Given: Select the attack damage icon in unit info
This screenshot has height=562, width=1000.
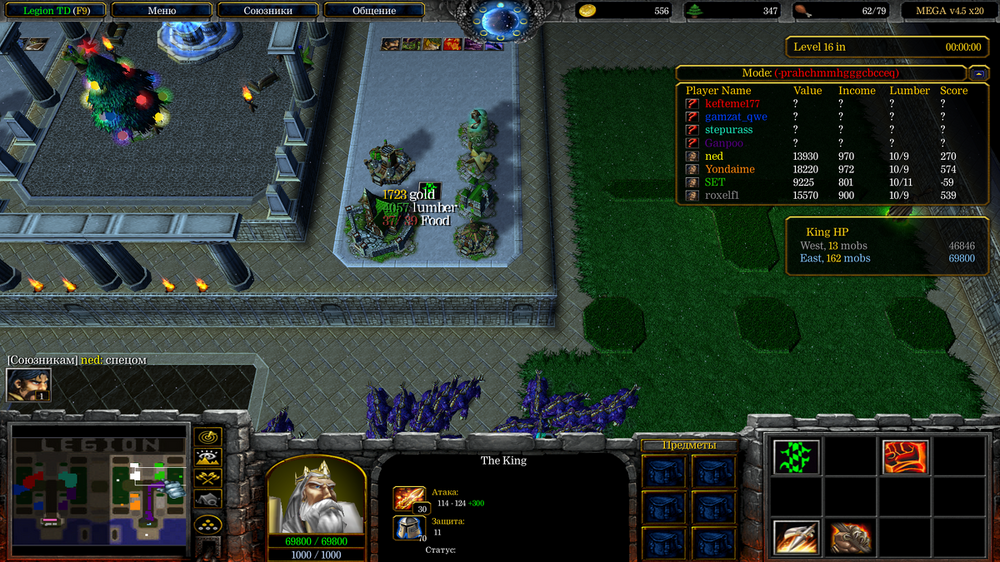Looking at the screenshot, I should pos(409,498).
